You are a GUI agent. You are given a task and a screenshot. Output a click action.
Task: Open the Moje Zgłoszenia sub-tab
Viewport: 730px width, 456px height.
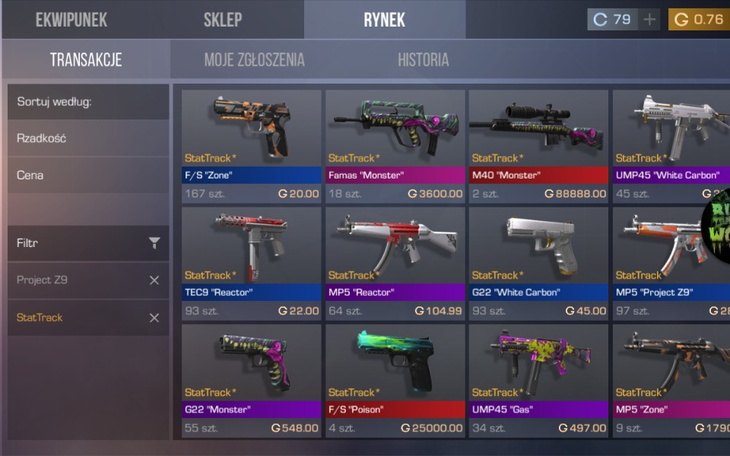254,60
